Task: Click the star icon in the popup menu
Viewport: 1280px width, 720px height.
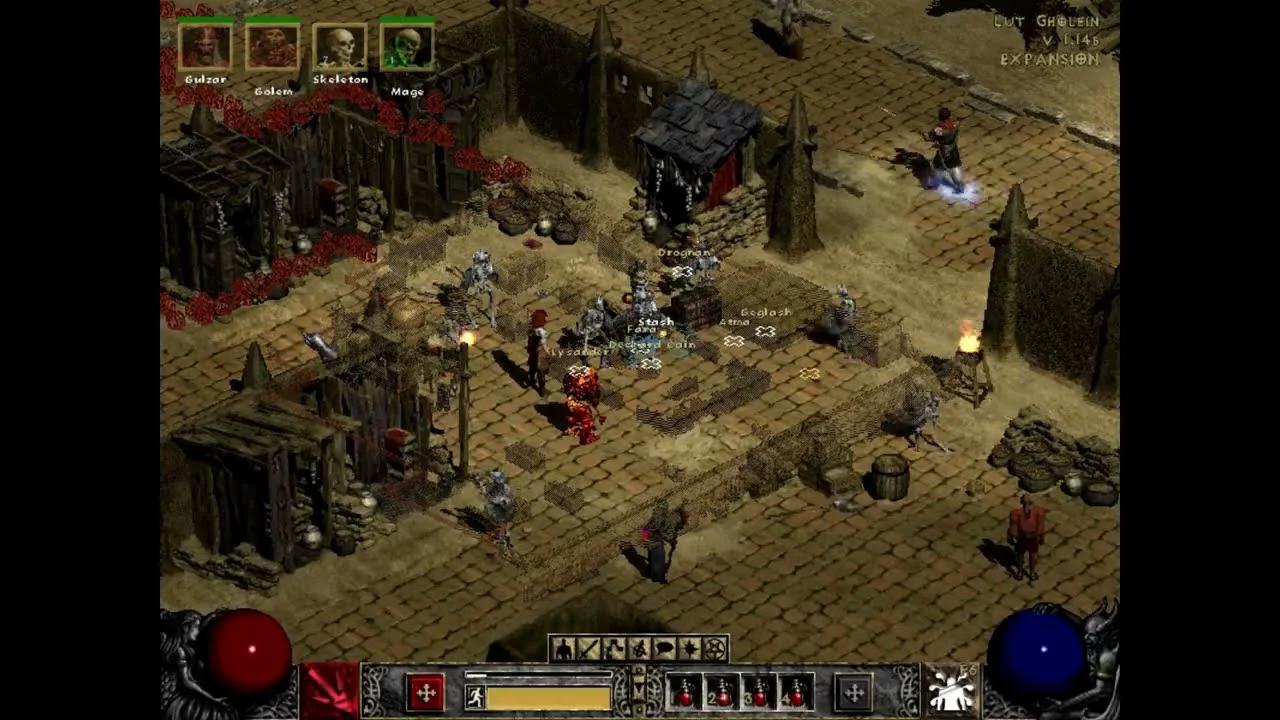Action: 688,648
